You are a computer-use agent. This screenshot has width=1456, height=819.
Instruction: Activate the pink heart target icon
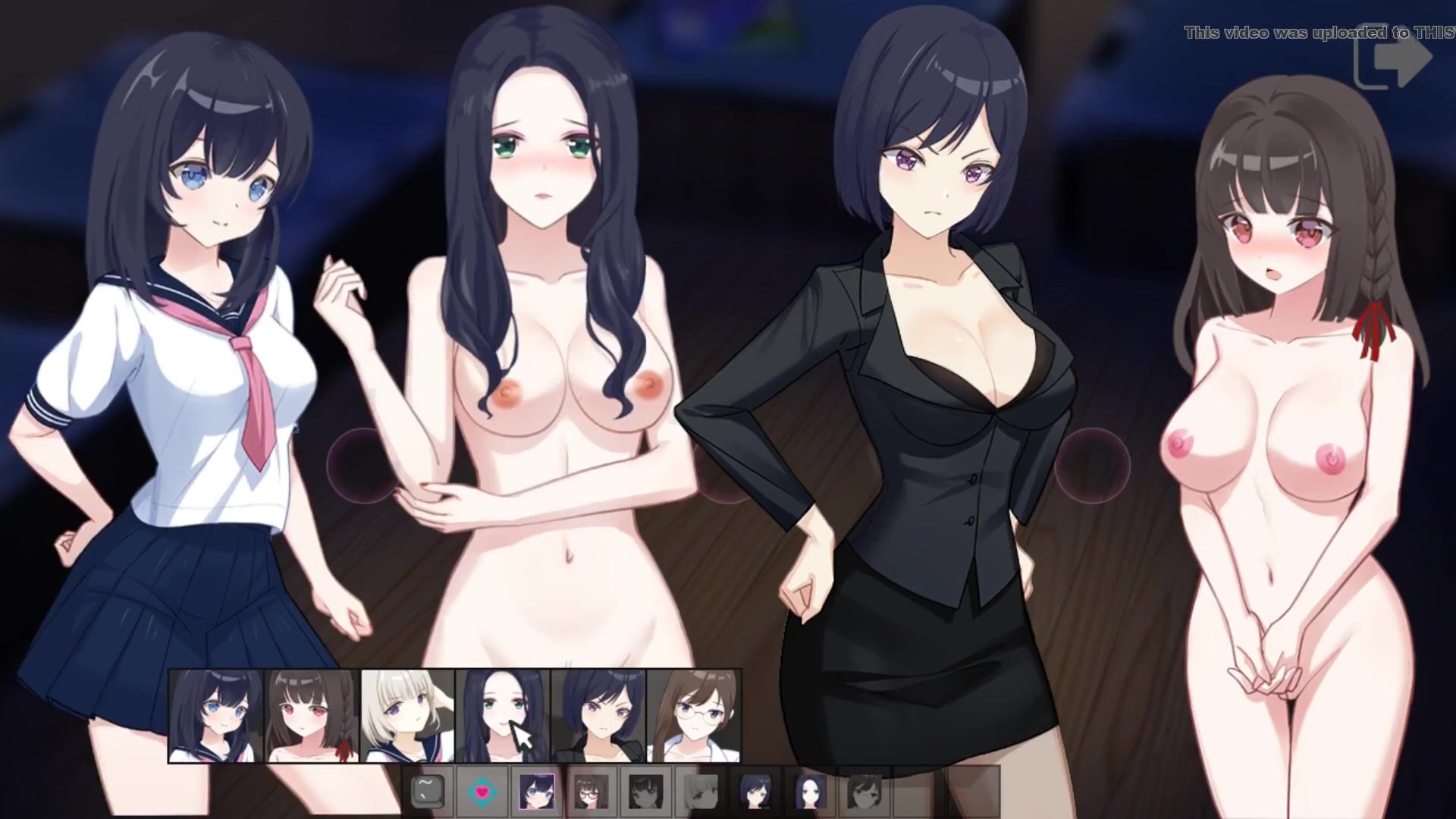click(x=482, y=792)
